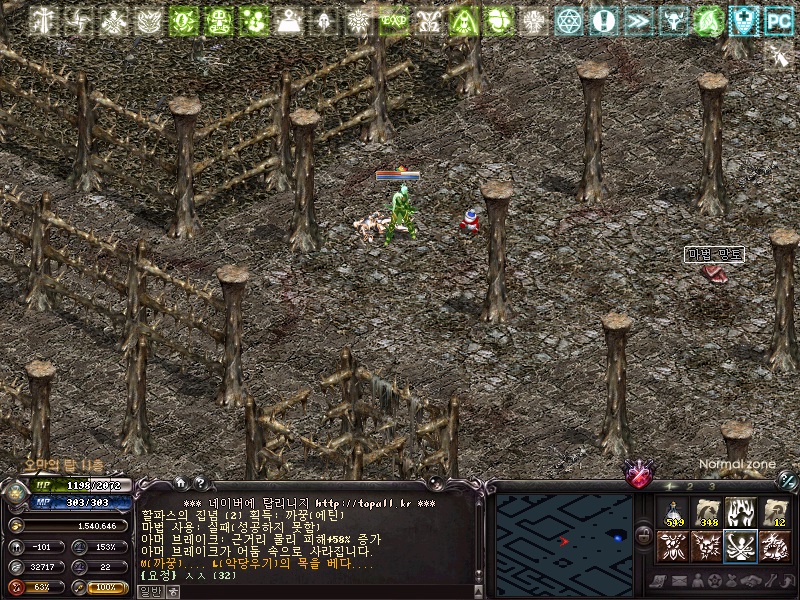Switch to hotbar page 3
Viewport: 800px width, 600px height.
point(711,487)
